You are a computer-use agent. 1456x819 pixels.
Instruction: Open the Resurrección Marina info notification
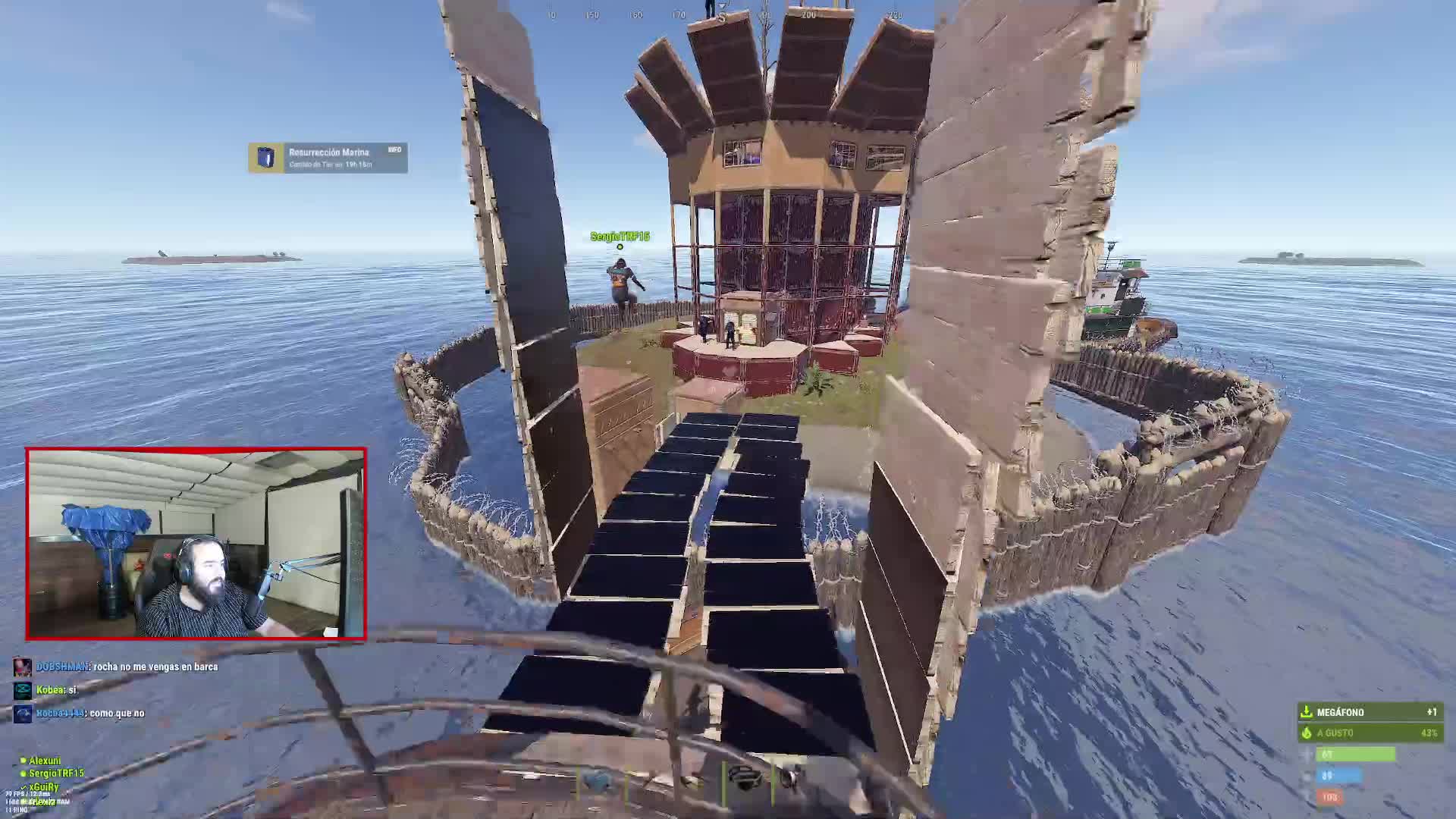pos(328,158)
